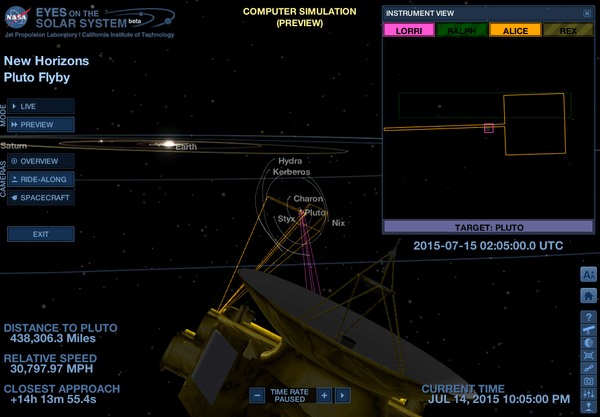This screenshot has width=600, height=417.
Task: Select the SPACECRAFT camera view
Action: point(41,198)
